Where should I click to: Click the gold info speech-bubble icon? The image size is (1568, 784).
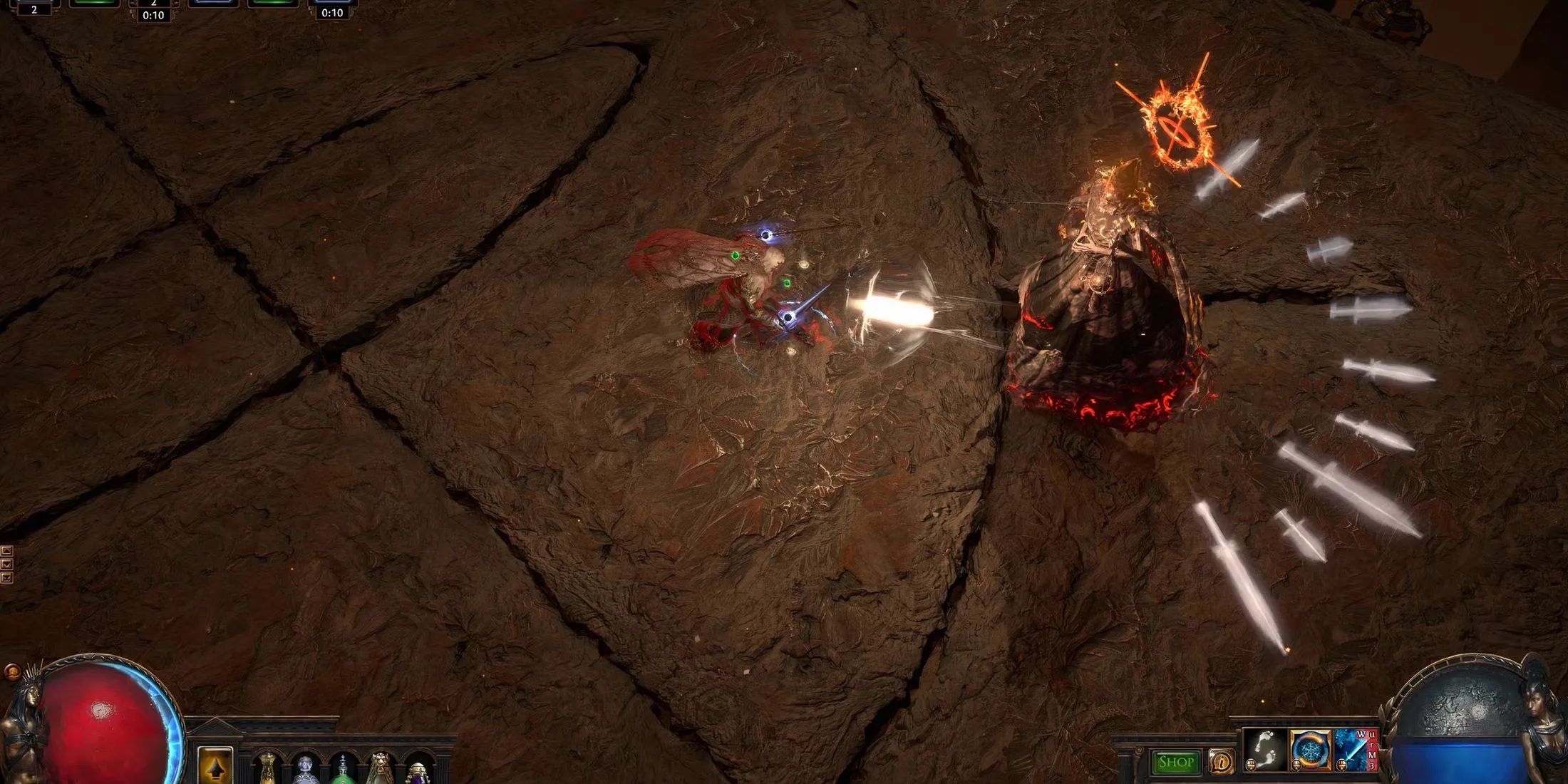[1222, 763]
